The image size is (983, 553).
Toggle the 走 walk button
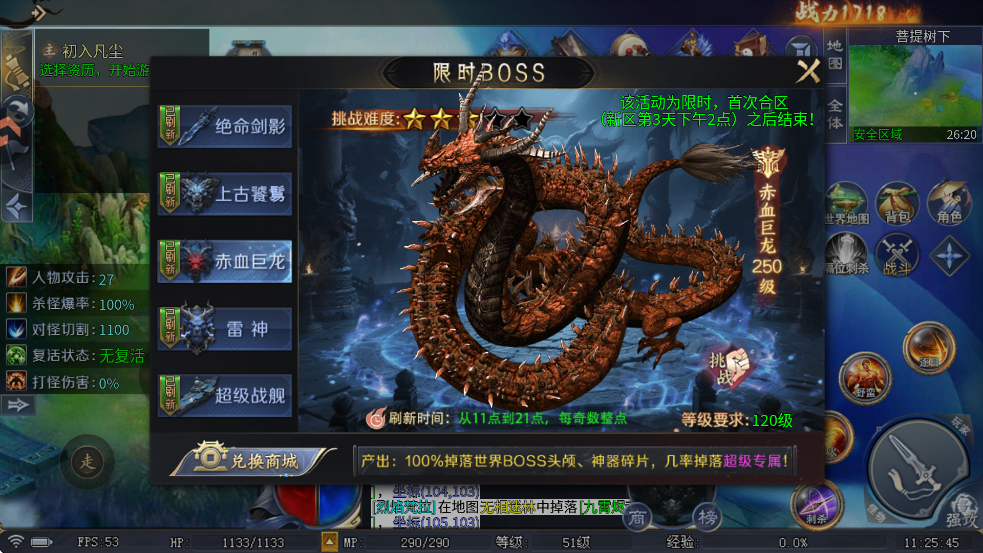click(x=87, y=462)
